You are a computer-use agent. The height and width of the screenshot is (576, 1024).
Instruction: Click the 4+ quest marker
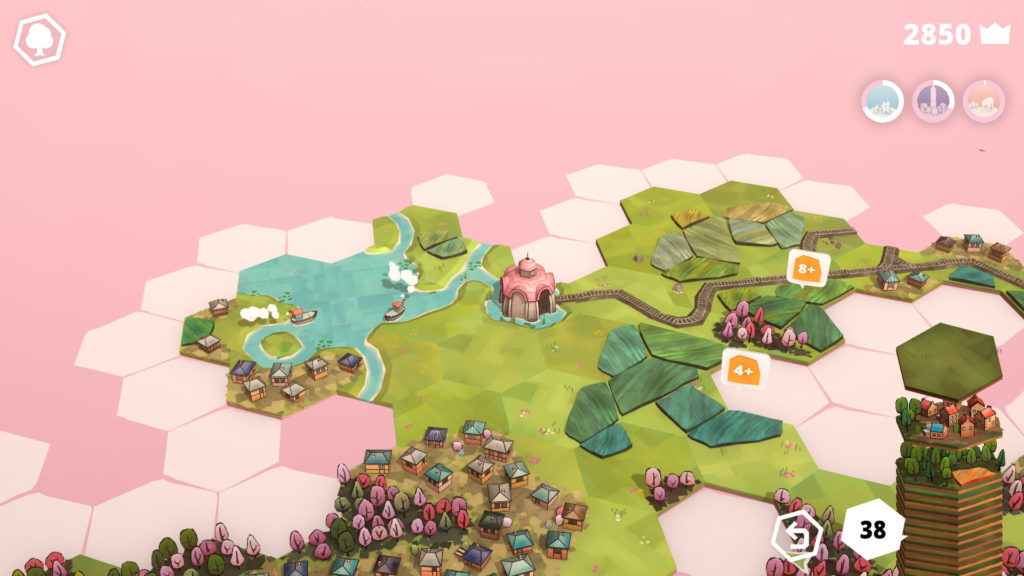click(744, 369)
